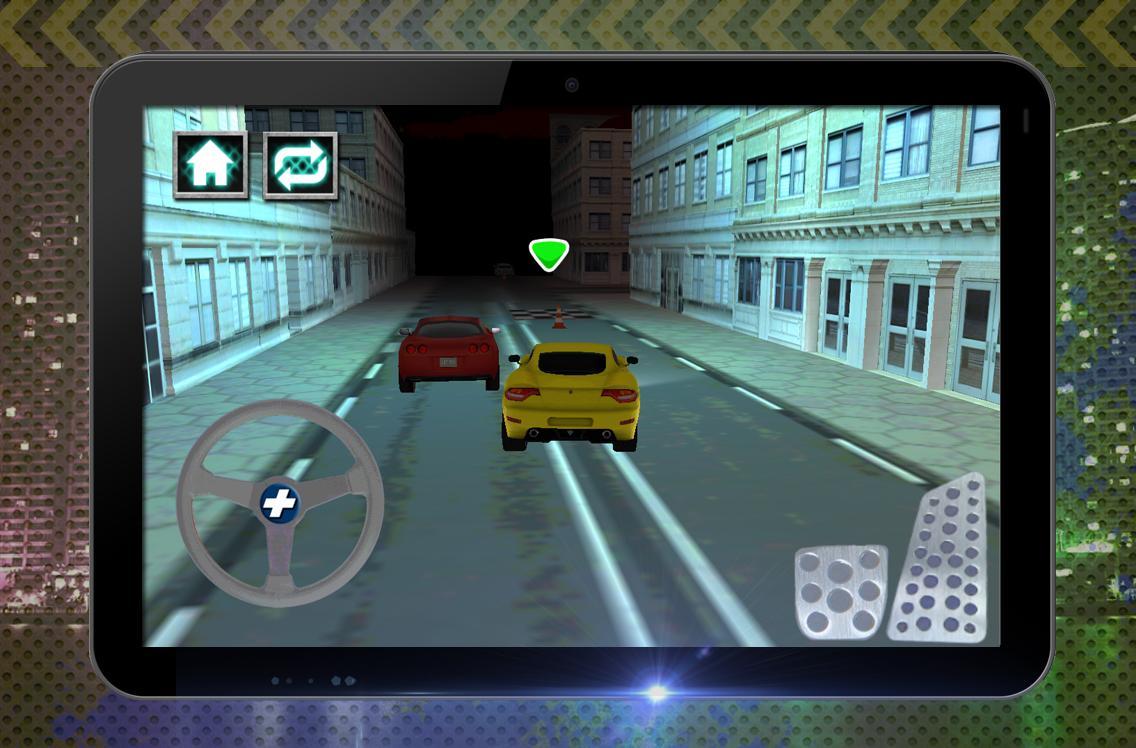Restart the level with the refresh arrows button

coord(300,165)
